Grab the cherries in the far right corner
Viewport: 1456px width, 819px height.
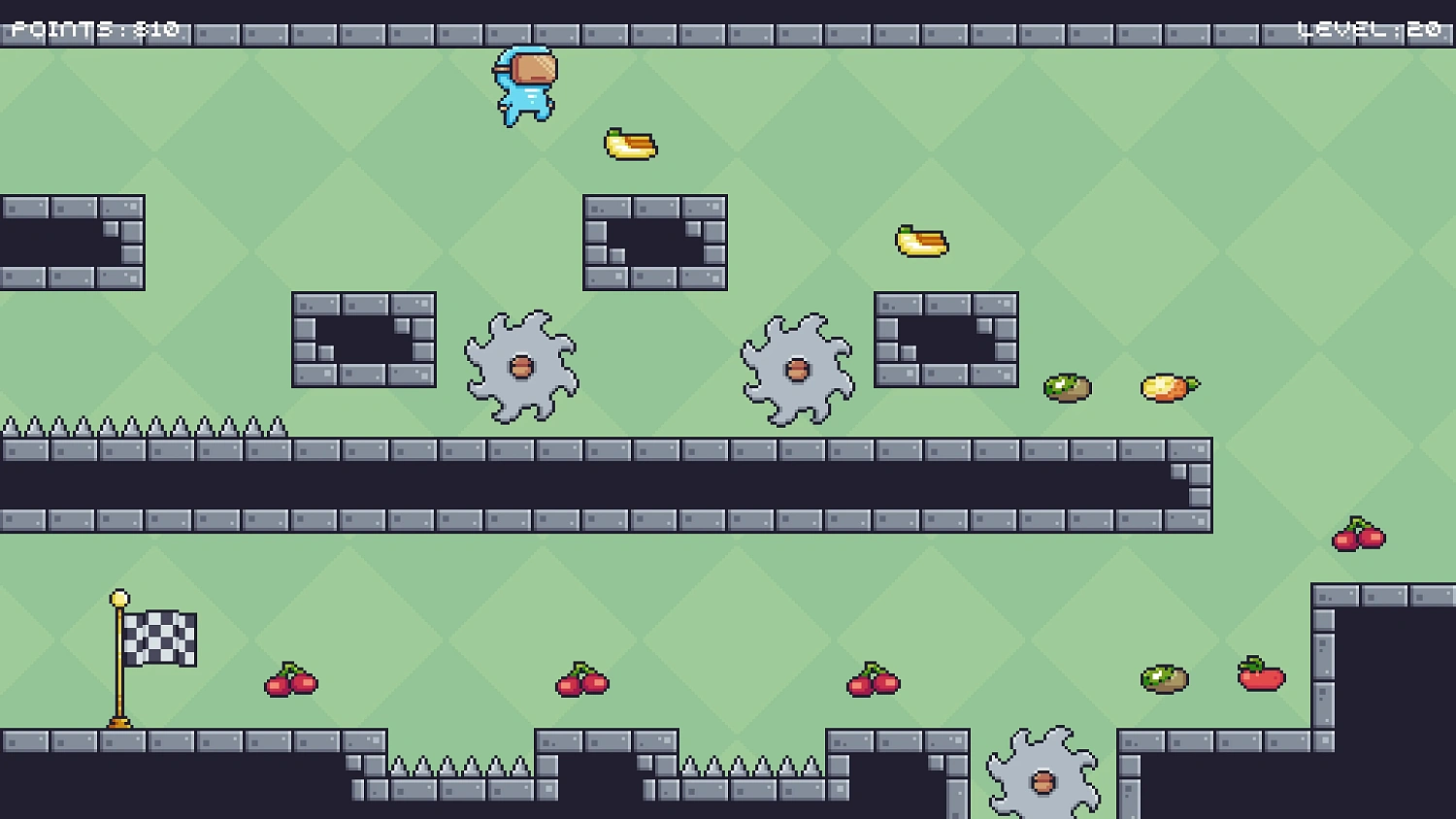pyautogui.click(x=1359, y=532)
